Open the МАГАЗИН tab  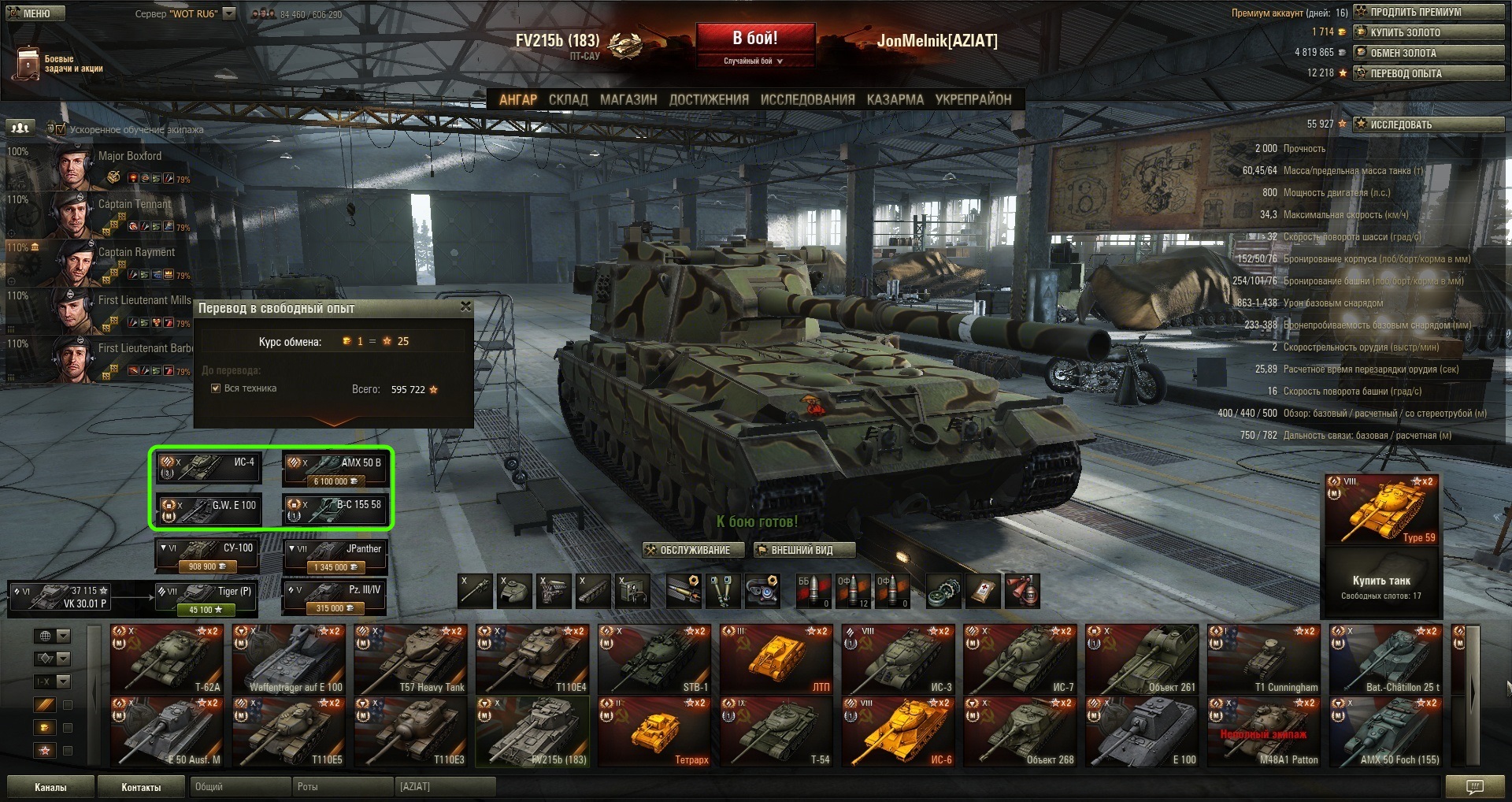628,100
